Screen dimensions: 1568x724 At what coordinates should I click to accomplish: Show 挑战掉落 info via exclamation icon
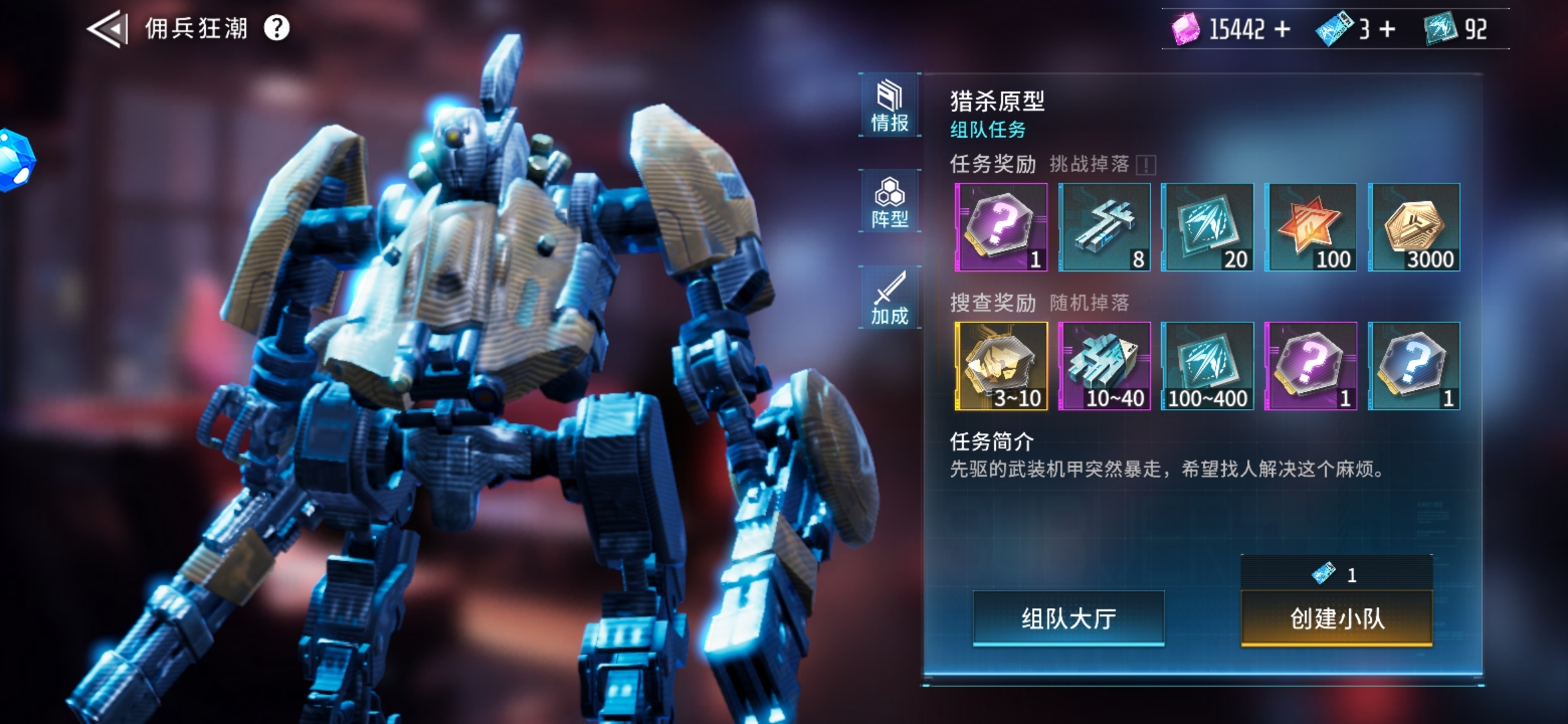point(1146,165)
